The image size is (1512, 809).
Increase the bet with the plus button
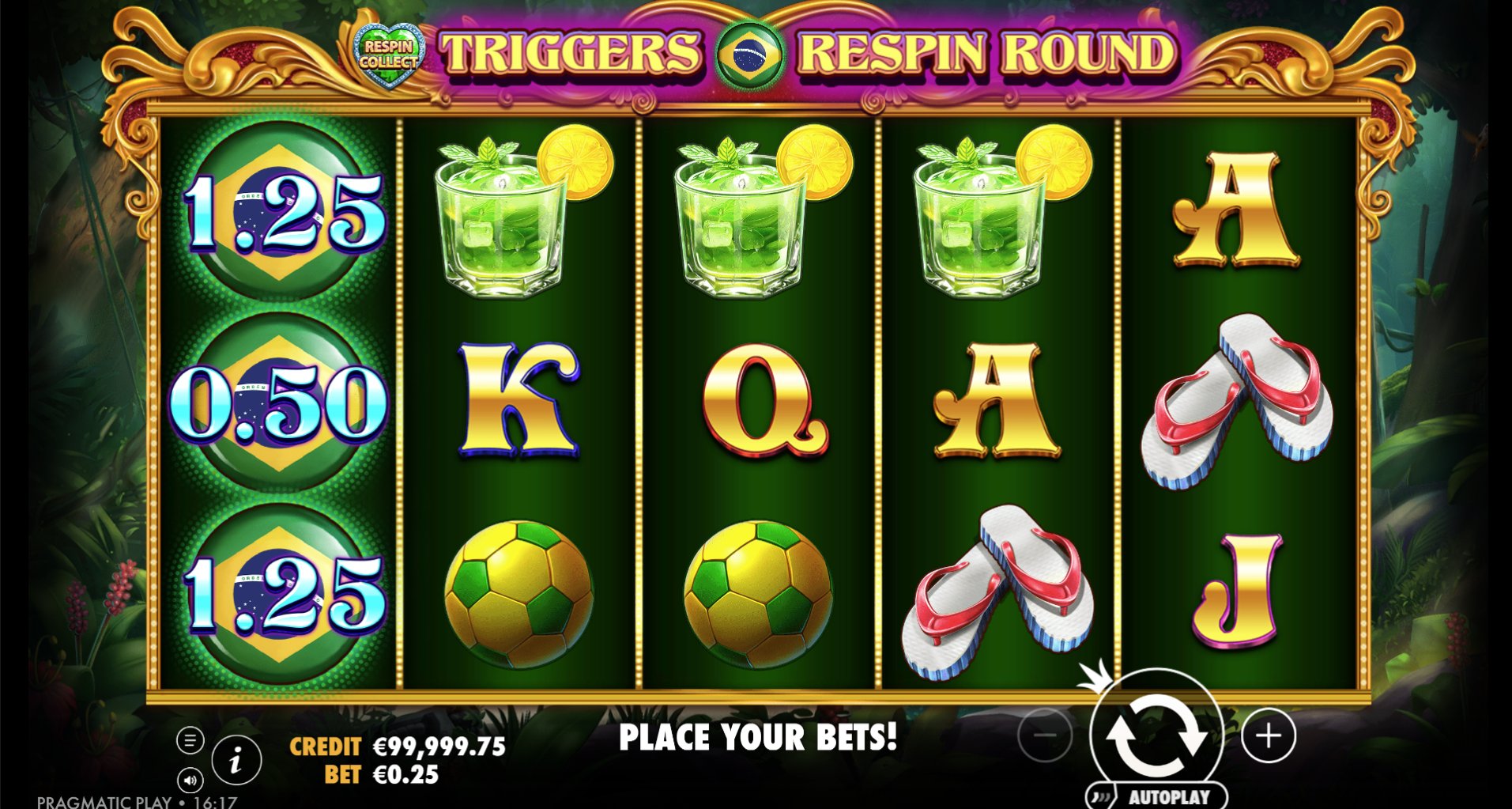pyautogui.click(x=1269, y=736)
